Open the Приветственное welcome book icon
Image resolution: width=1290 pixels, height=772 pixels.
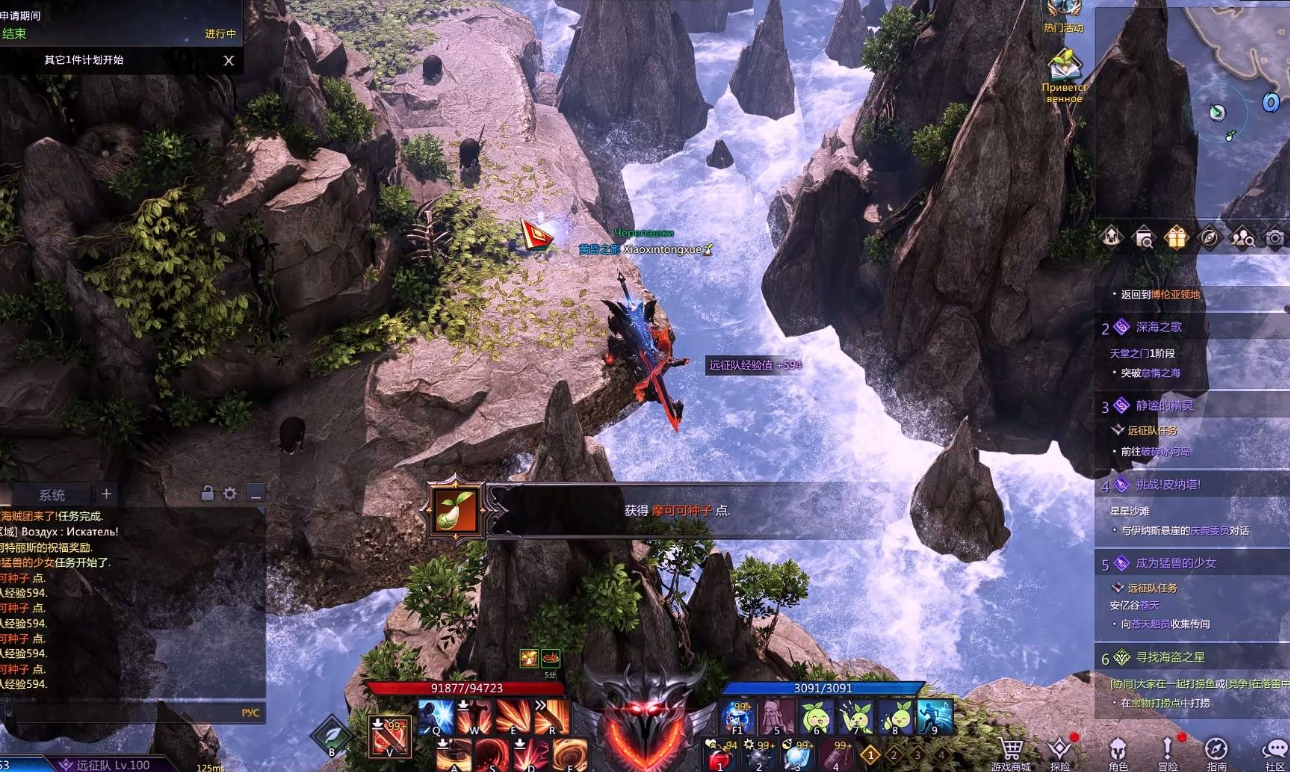click(x=1064, y=68)
